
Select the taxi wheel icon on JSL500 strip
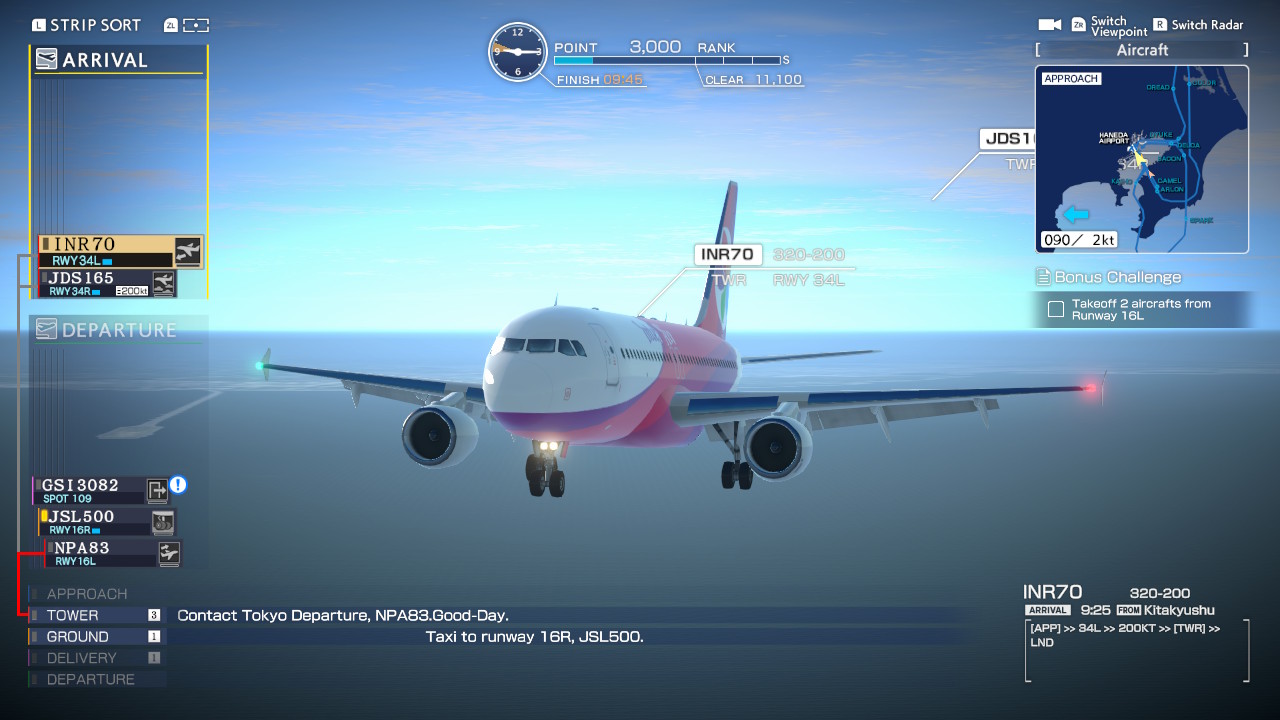point(162,521)
